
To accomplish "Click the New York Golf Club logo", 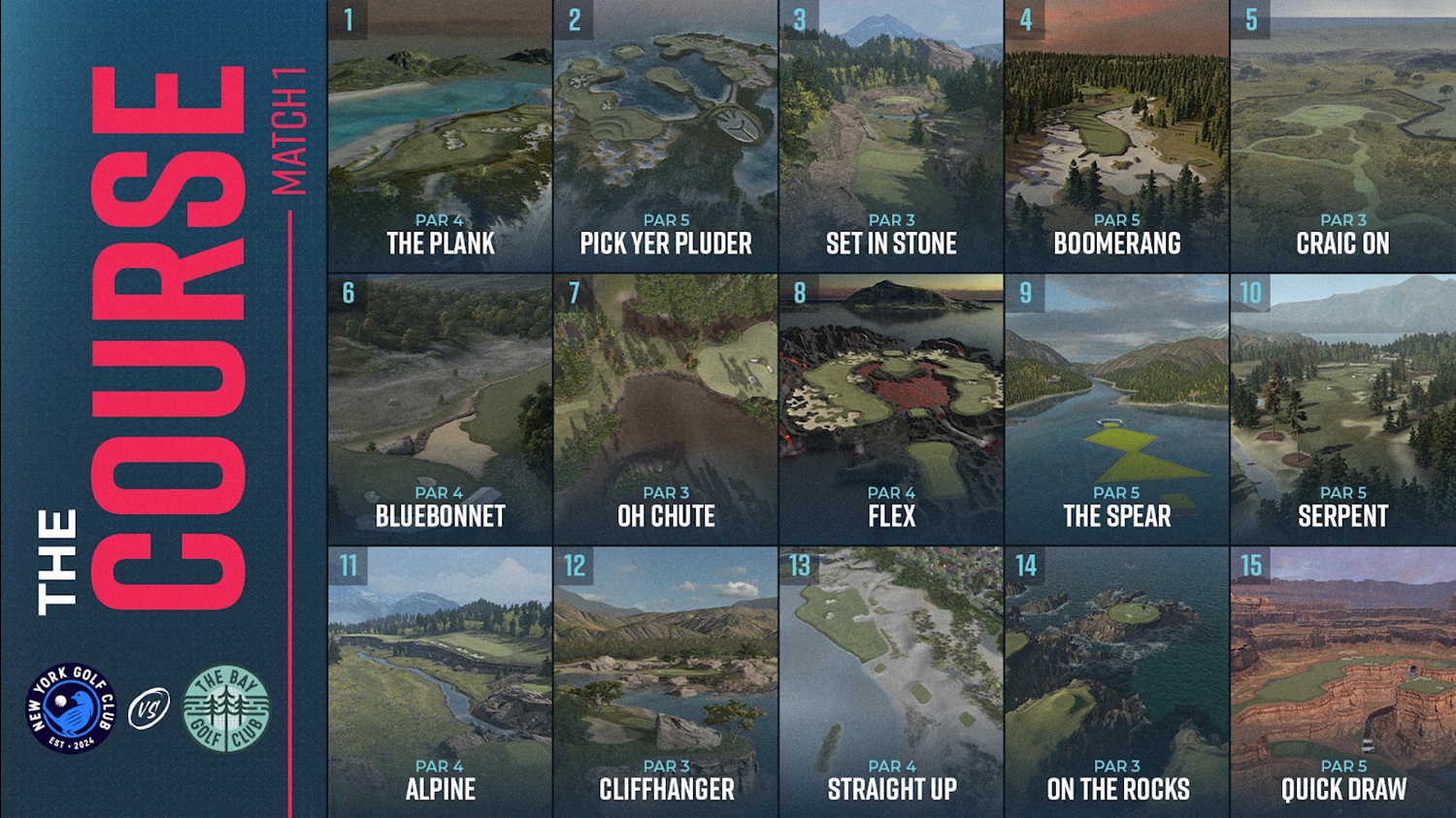I will [70, 708].
